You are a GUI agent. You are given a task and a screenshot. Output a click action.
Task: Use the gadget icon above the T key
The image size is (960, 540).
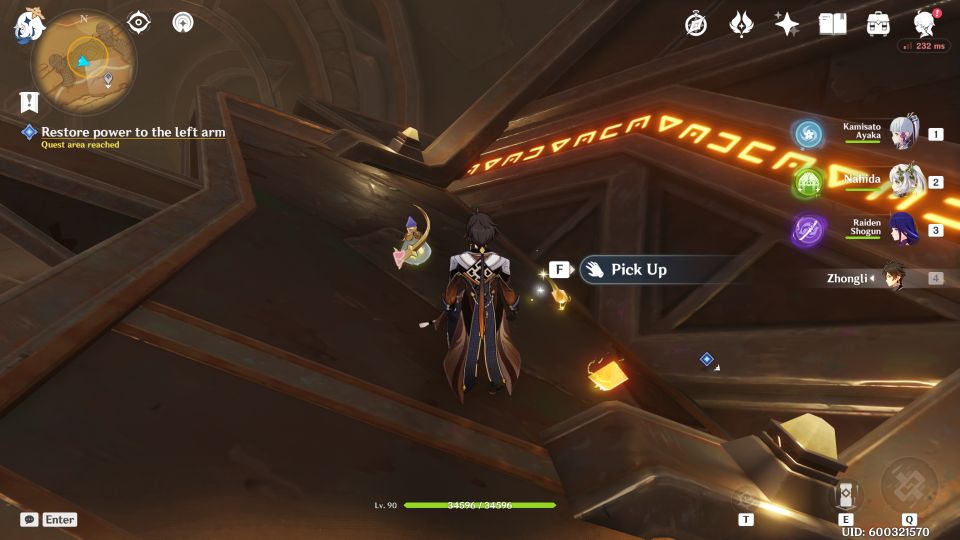click(746, 497)
